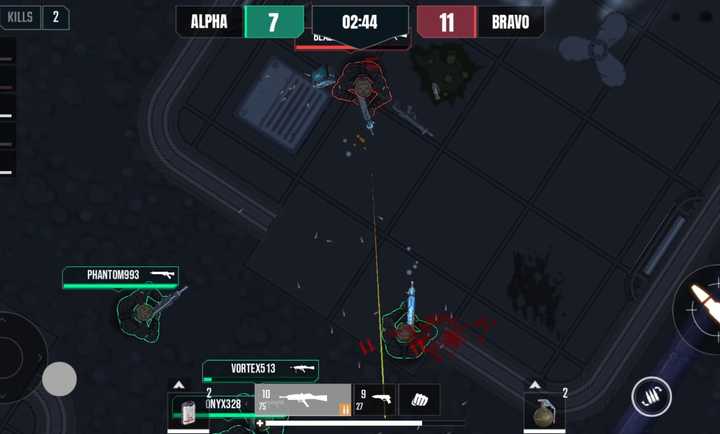
Task: Choose the fist melee slot
Action: (x=419, y=399)
